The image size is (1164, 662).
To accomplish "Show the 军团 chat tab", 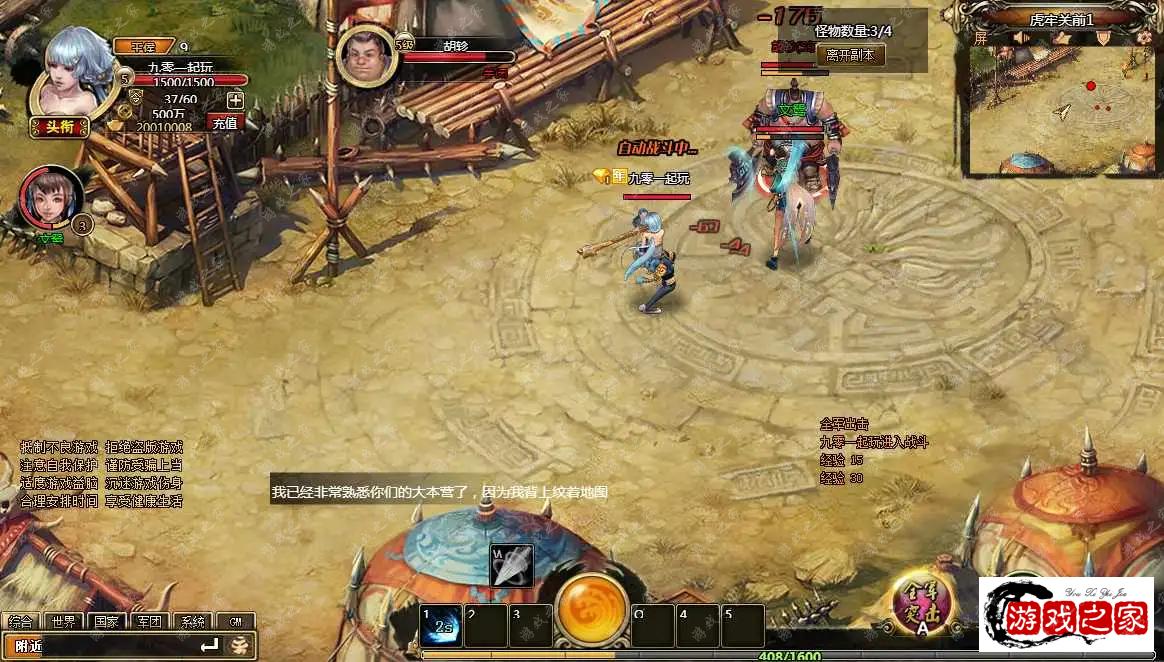I will tap(149, 621).
